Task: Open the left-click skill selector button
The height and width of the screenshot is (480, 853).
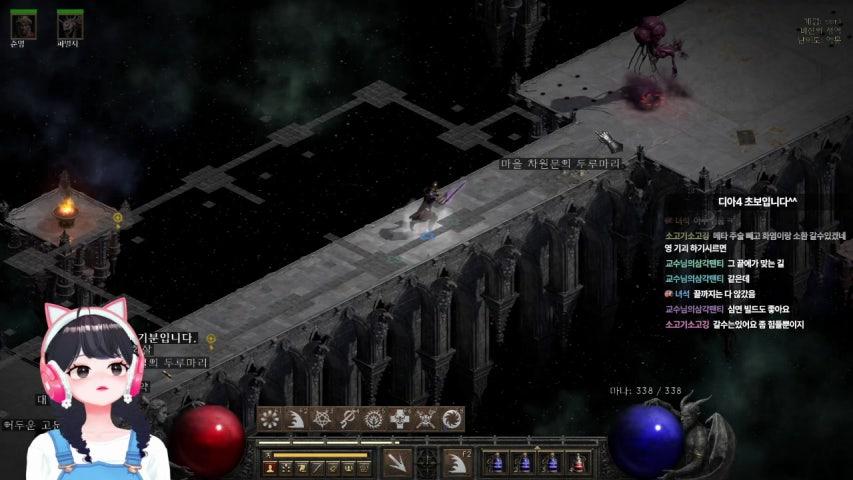Action: (x=397, y=462)
